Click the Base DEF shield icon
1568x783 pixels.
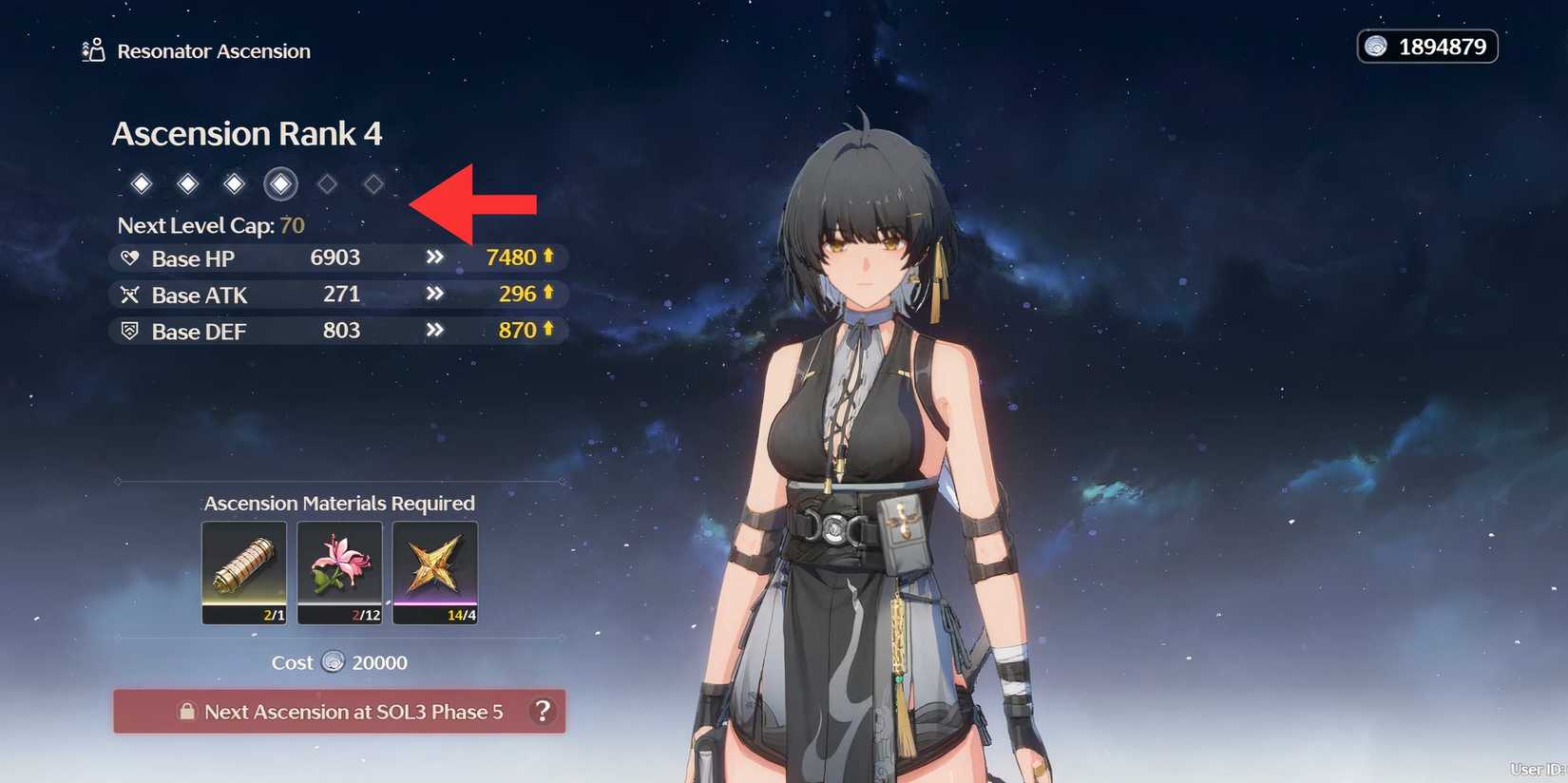pos(130,331)
